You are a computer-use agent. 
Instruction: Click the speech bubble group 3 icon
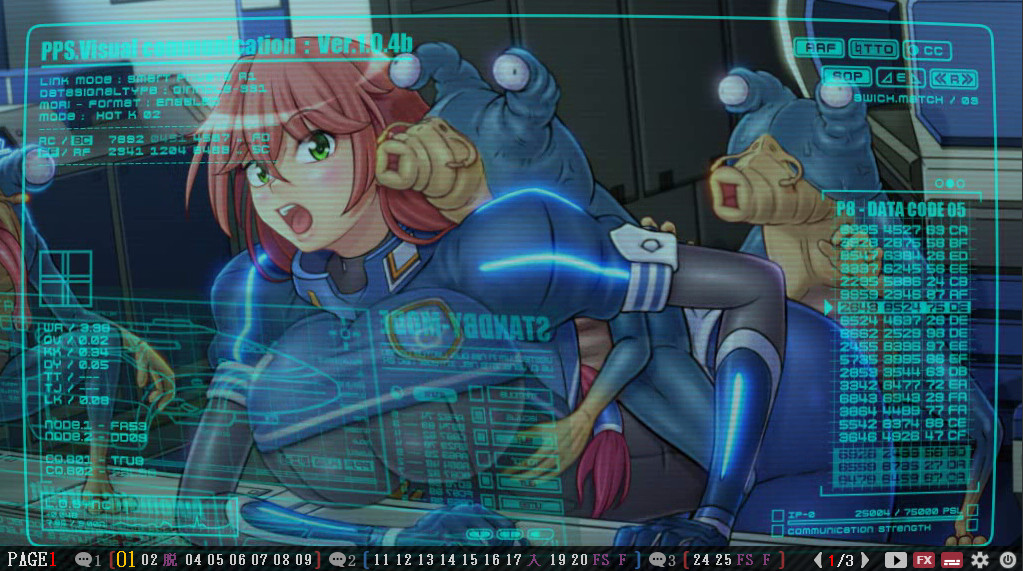pyautogui.click(x=658, y=560)
